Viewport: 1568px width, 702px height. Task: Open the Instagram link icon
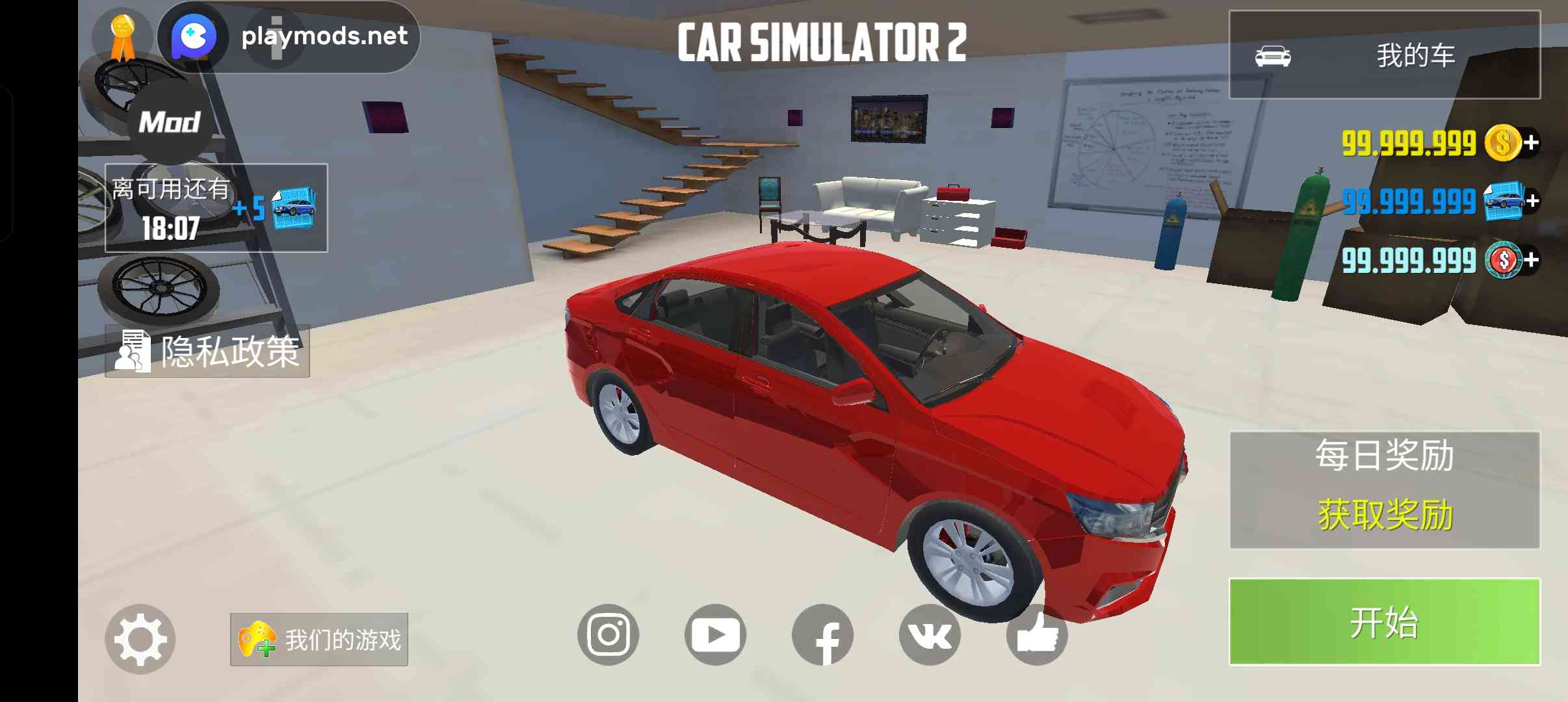coord(608,634)
